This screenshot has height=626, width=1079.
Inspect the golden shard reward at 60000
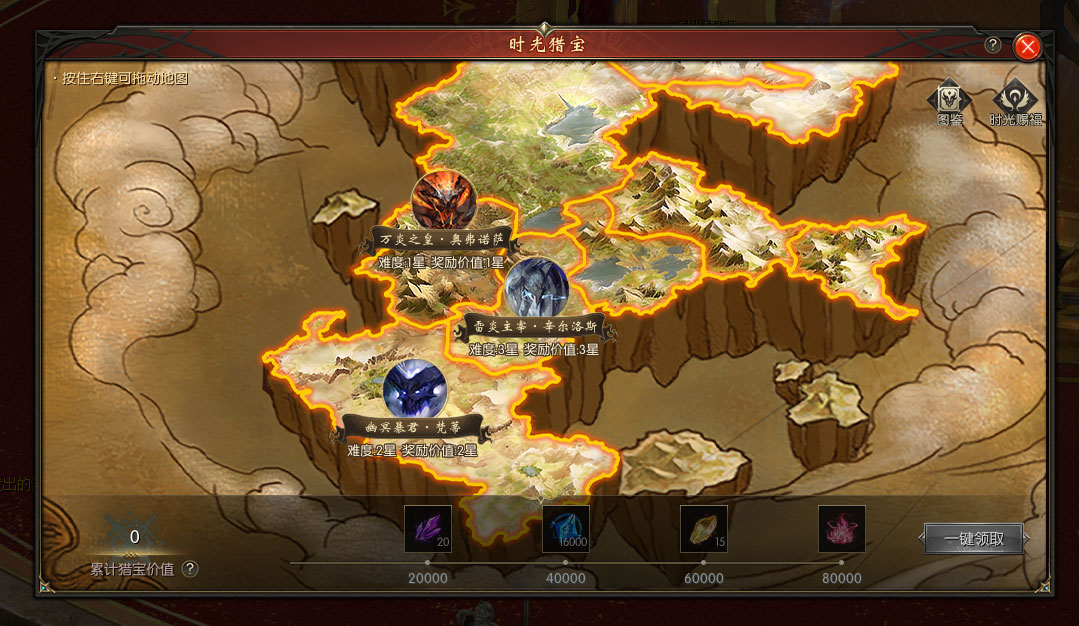(704, 529)
